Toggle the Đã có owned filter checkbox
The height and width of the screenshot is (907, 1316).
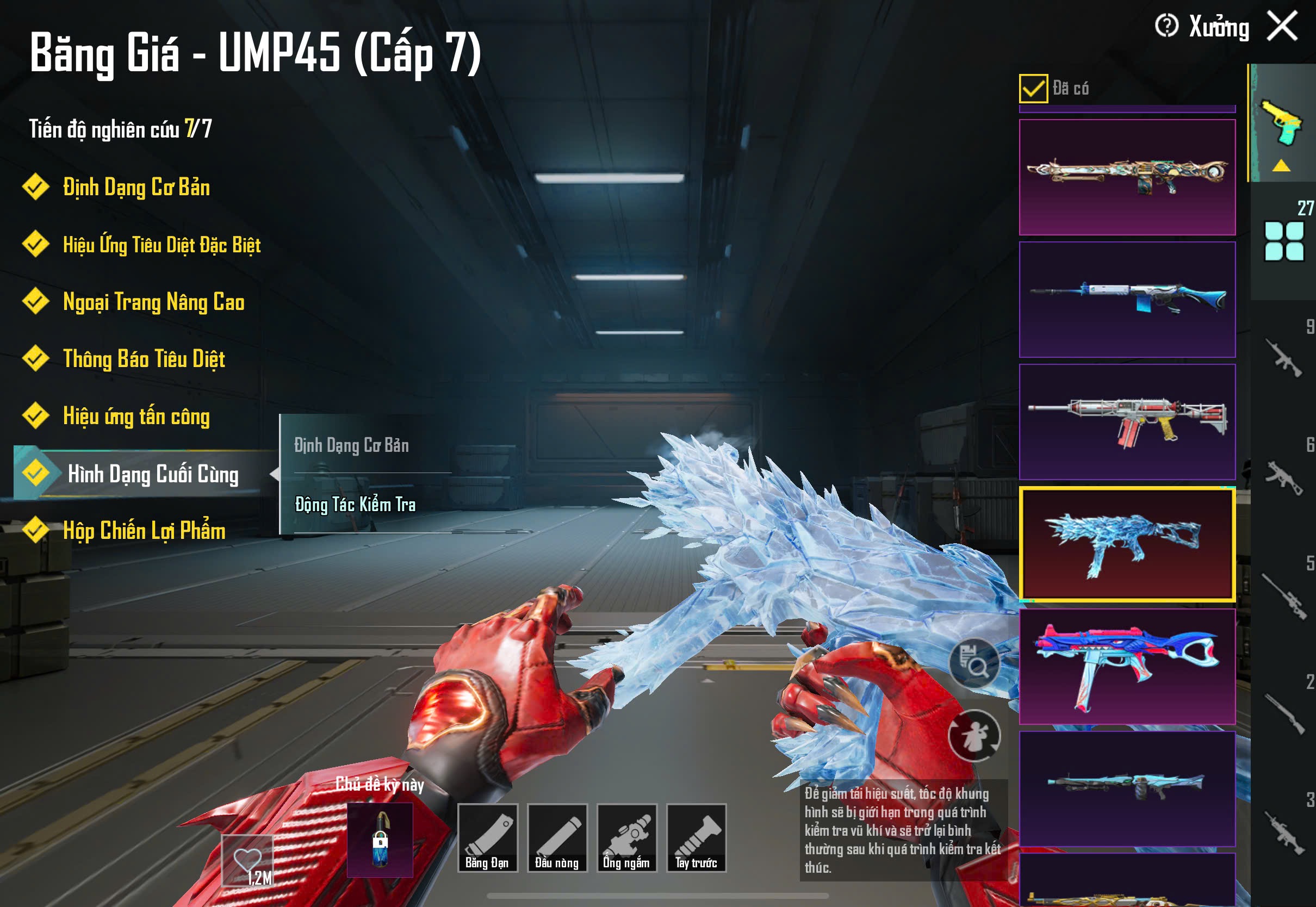(x=1033, y=89)
